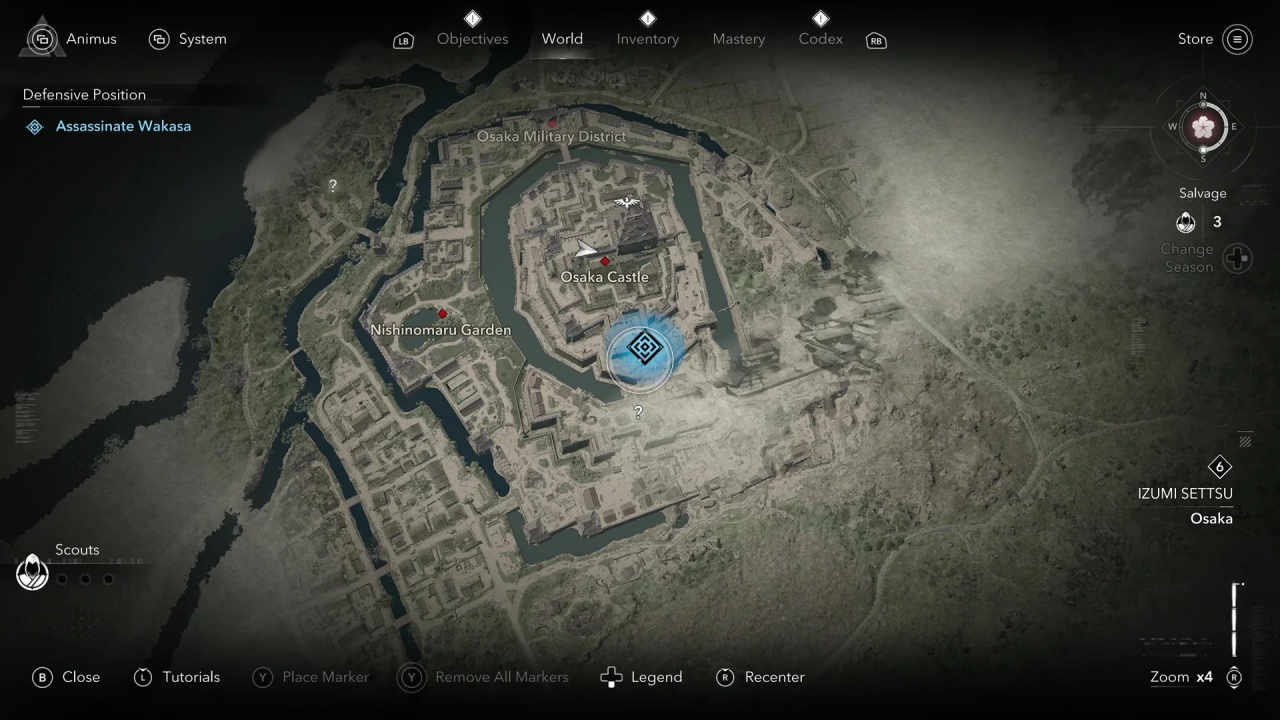Open the Inventory tab
This screenshot has height=720, width=1280.
647,39
